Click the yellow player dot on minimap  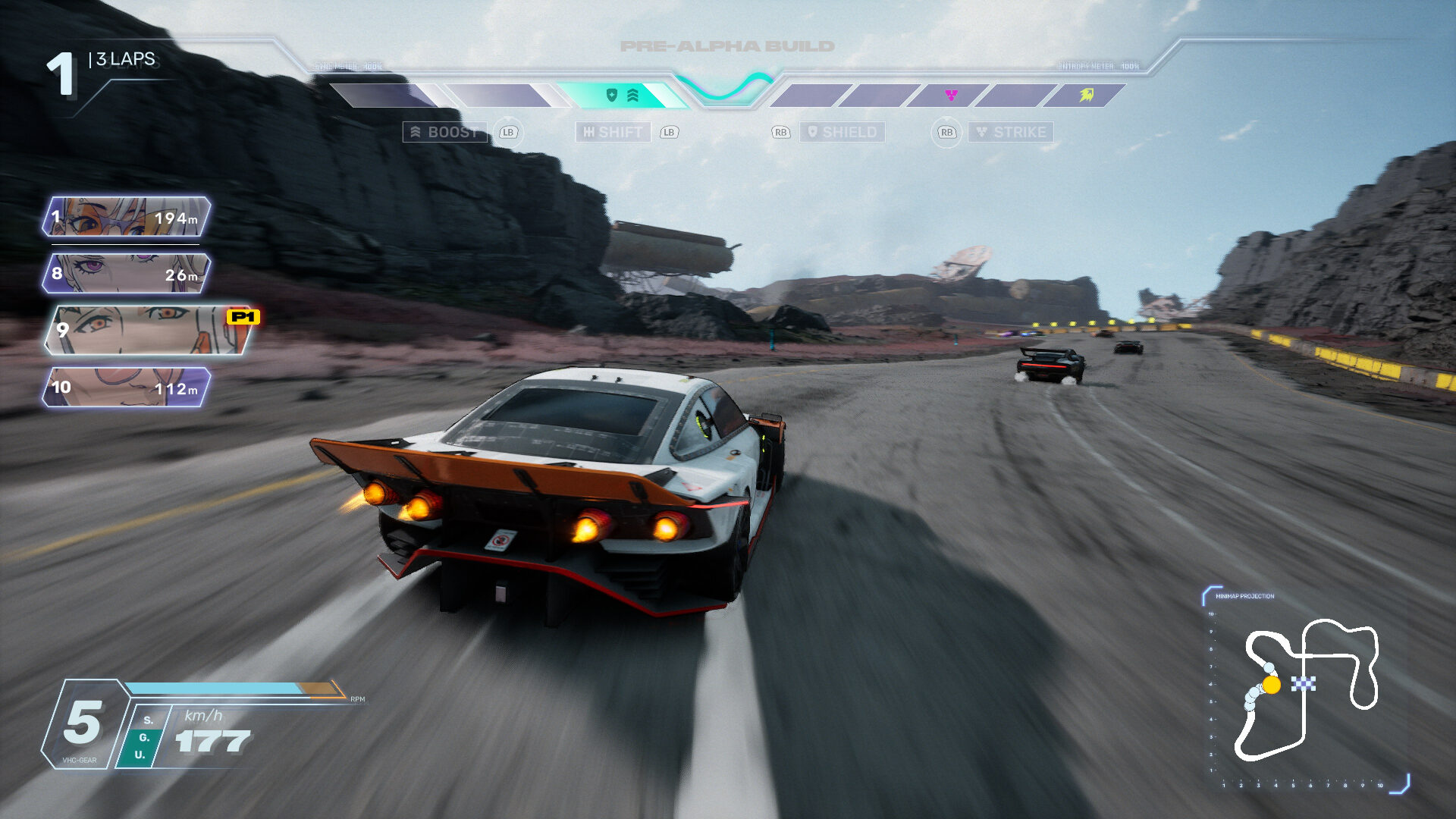pos(1272,686)
